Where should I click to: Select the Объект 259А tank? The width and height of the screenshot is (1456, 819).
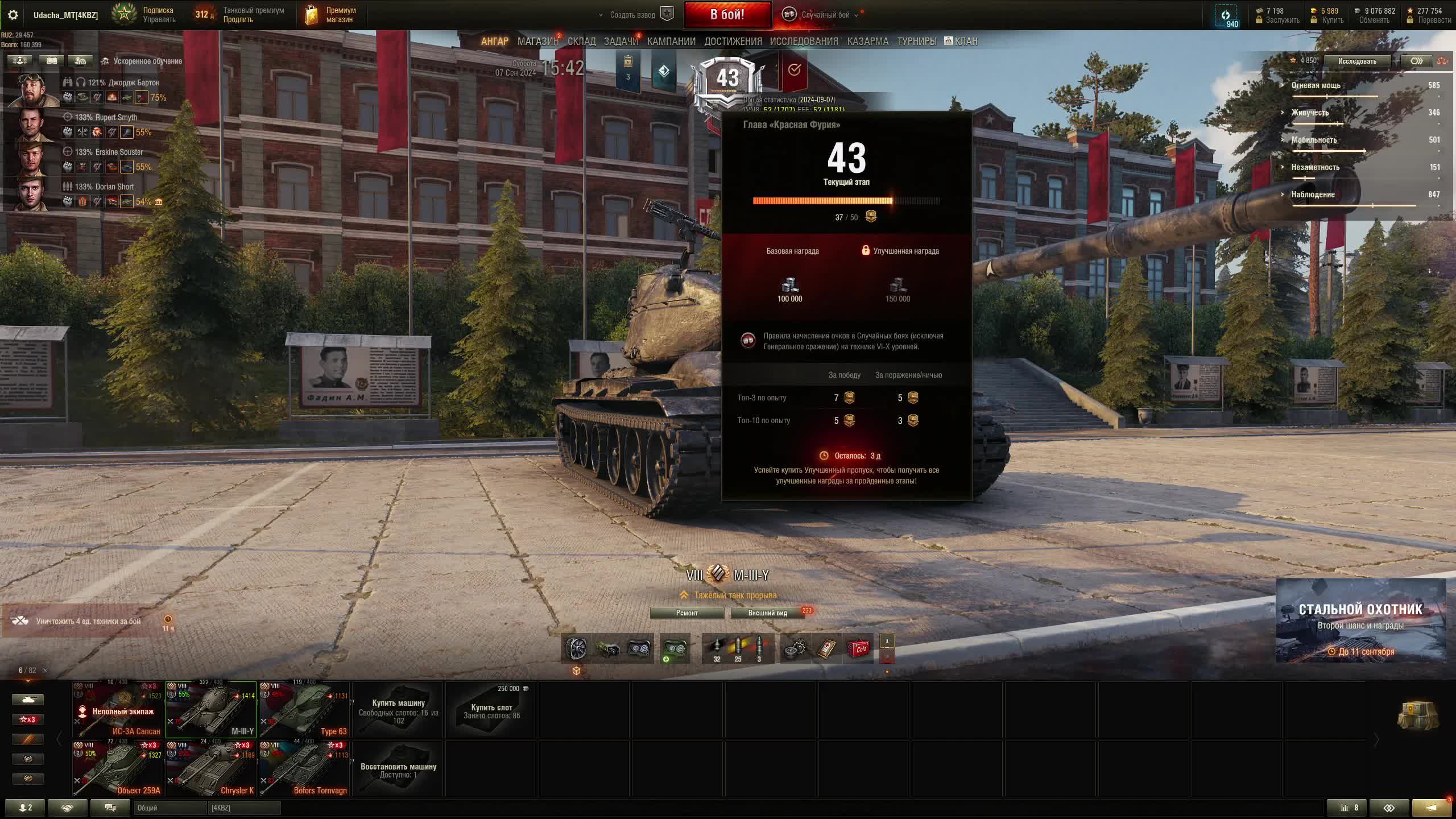point(118,768)
